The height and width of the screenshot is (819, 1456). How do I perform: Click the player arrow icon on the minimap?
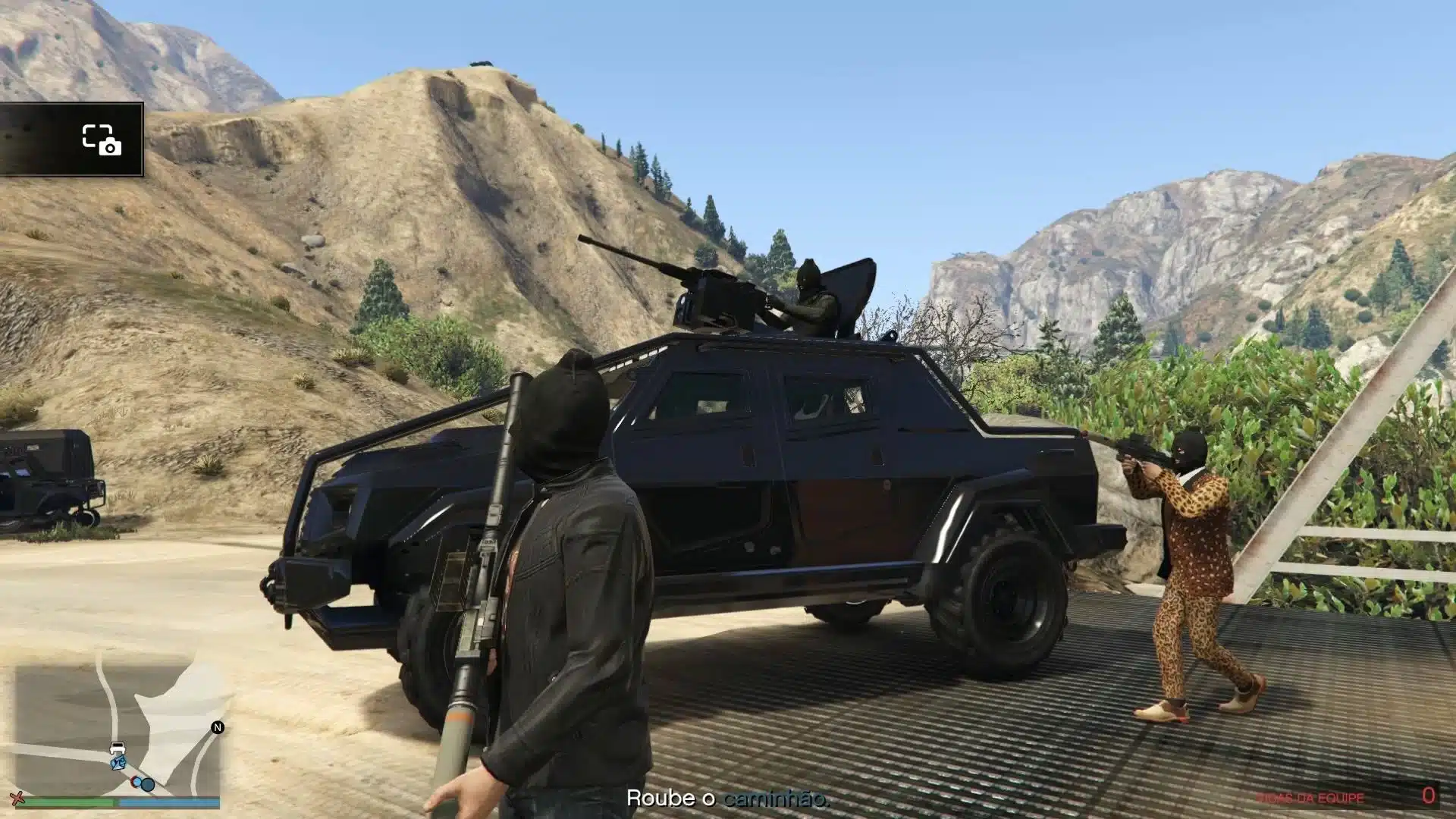(118, 762)
